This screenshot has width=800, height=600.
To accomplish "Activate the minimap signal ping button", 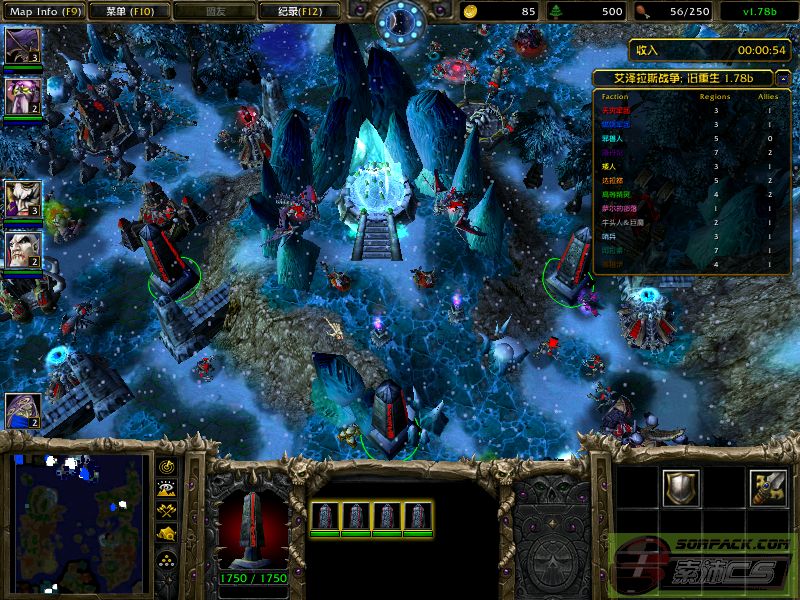I will [166, 467].
